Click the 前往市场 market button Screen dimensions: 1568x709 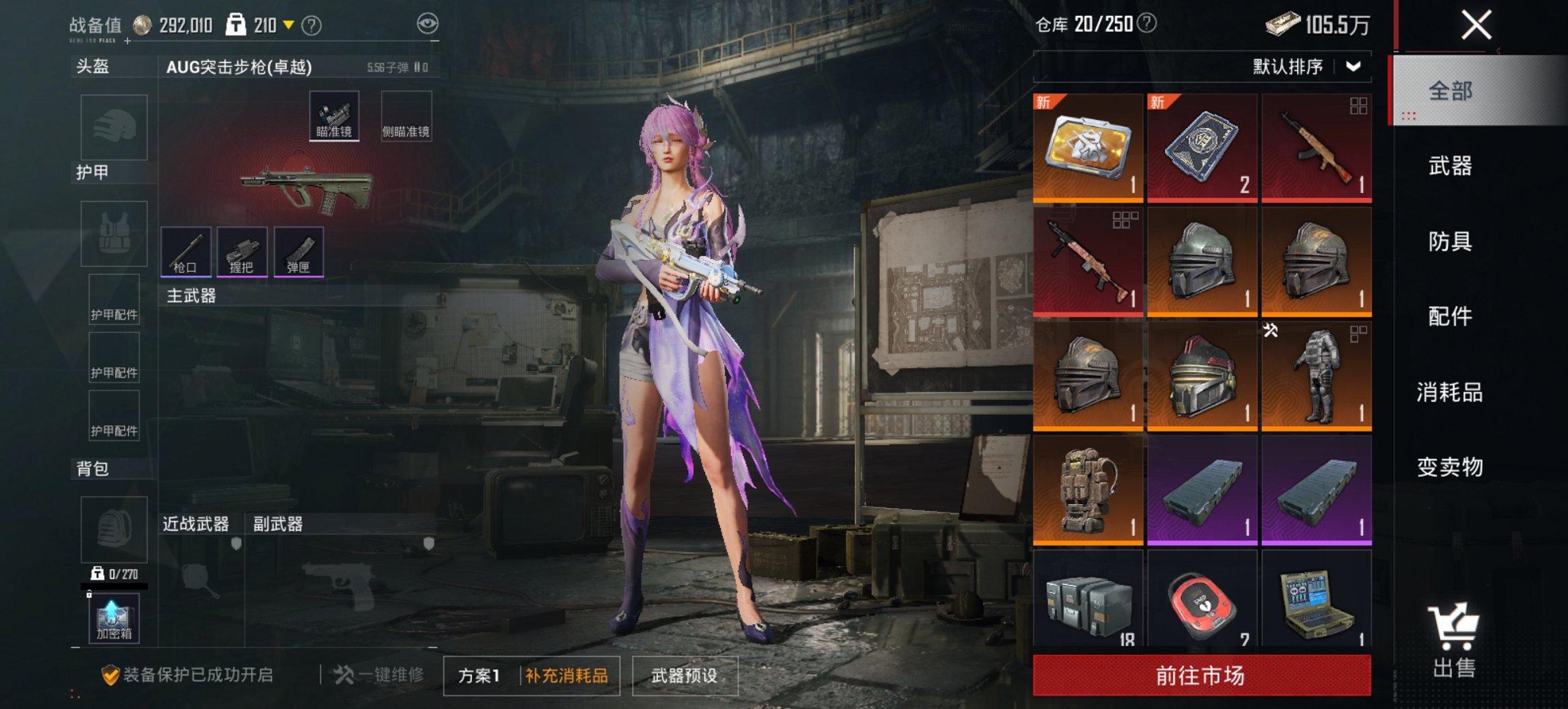(1199, 674)
